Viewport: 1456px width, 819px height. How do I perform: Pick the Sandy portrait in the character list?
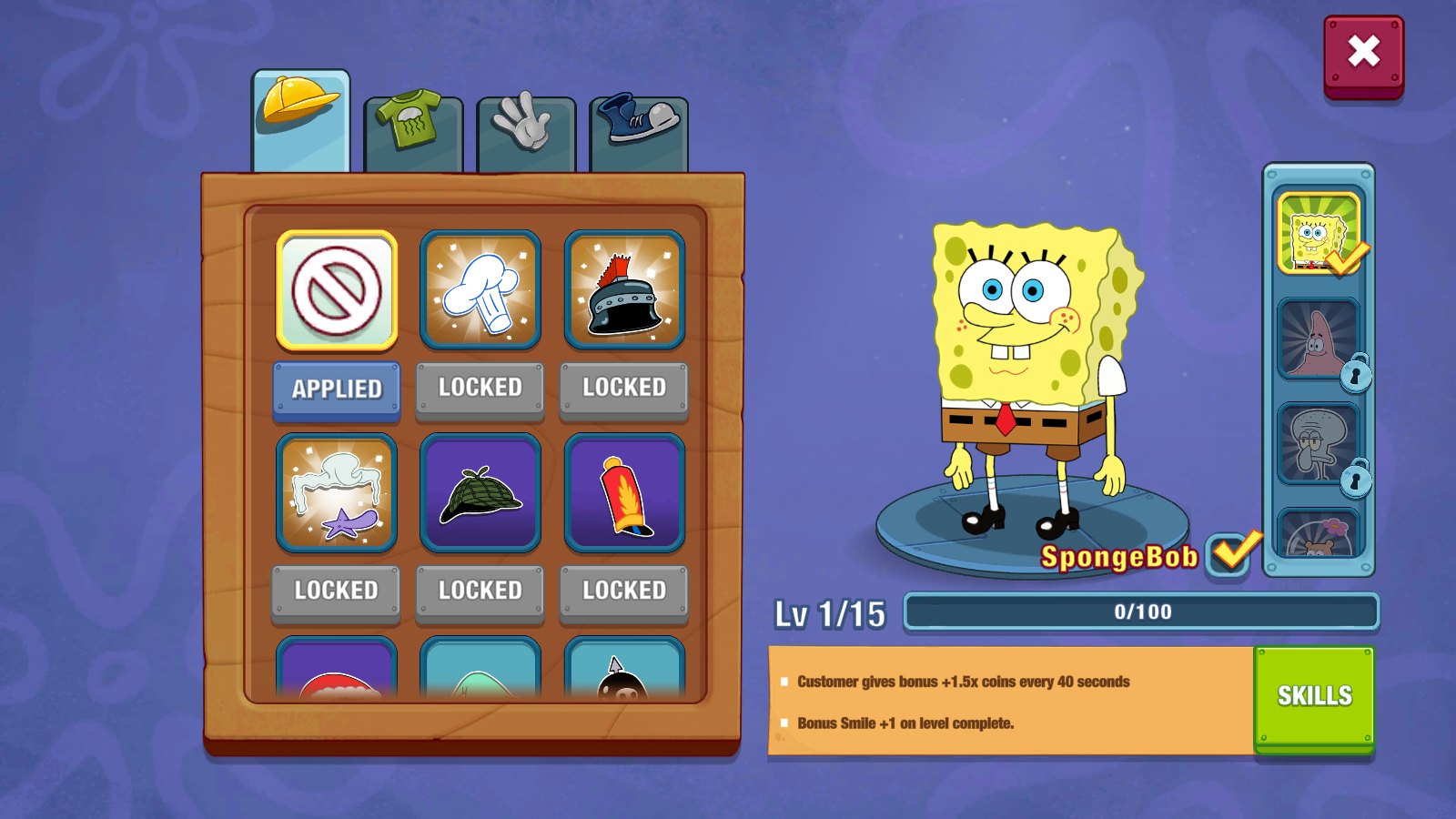click(x=1318, y=535)
